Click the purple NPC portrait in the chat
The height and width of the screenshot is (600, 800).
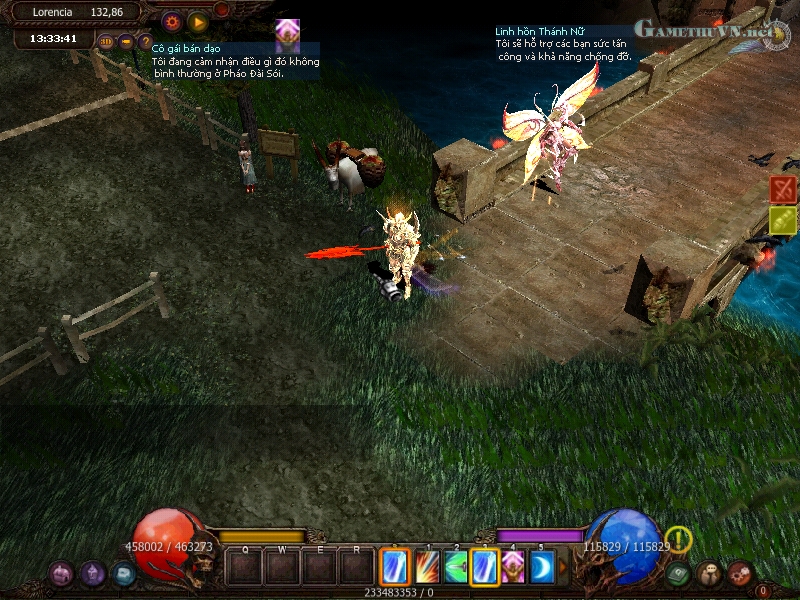[288, 30]
